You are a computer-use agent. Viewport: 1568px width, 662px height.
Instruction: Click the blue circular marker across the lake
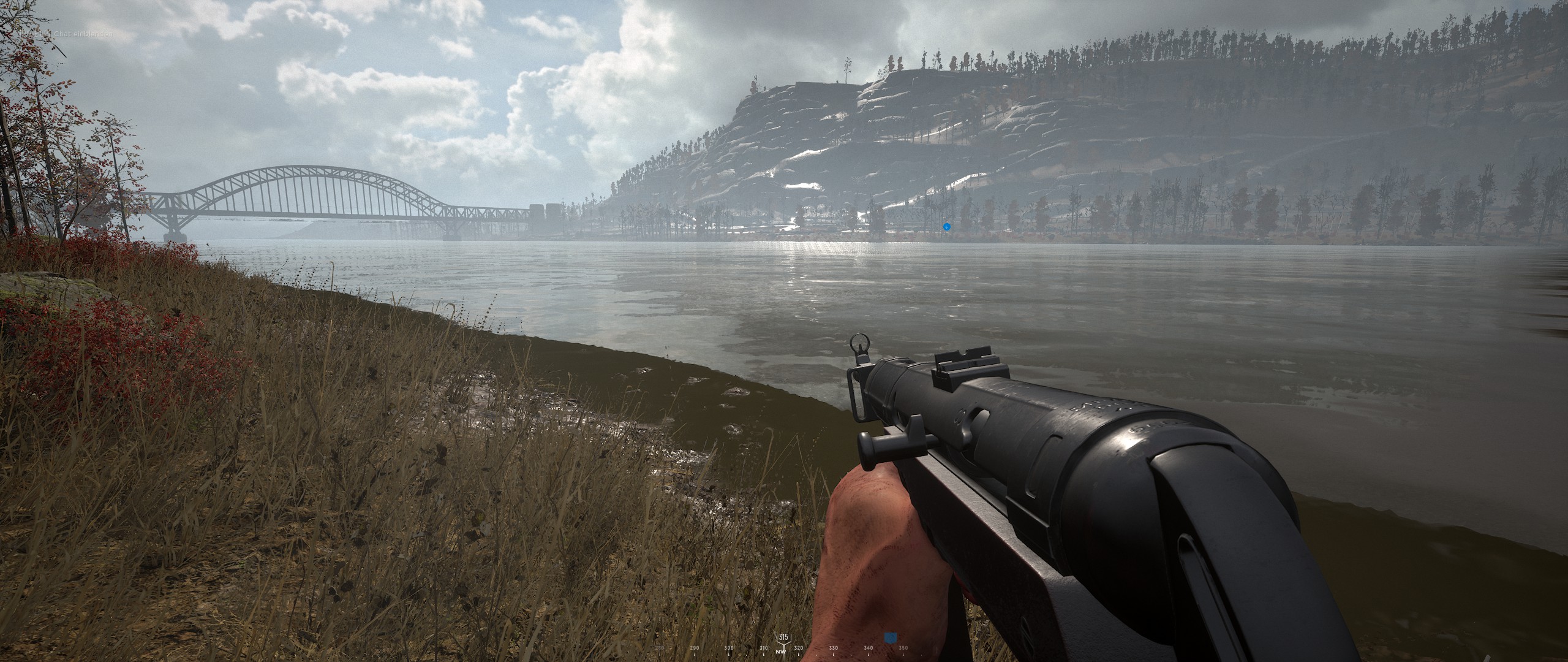(946, 227)
